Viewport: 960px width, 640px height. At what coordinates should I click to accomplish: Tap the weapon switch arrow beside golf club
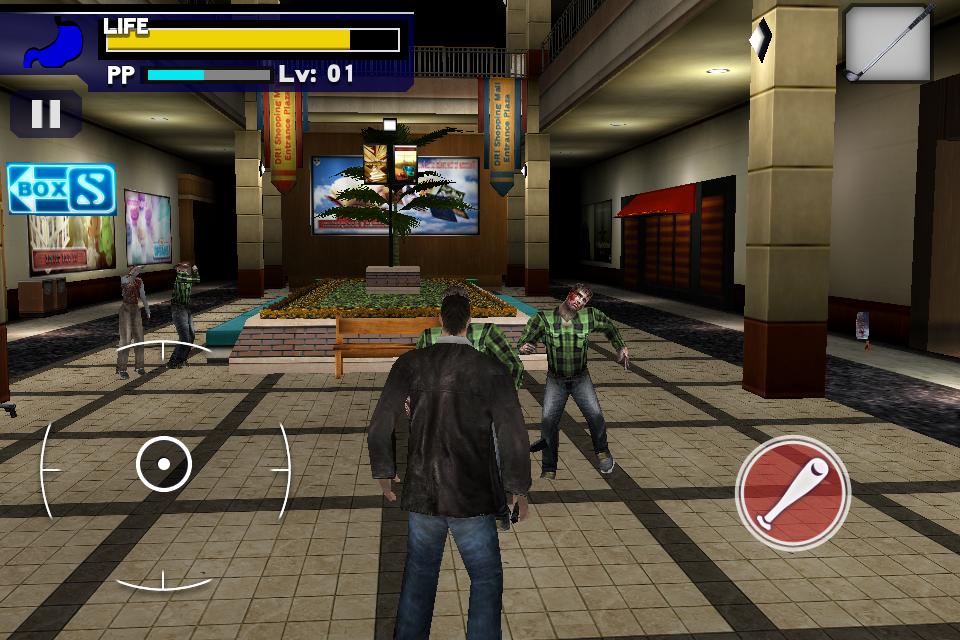tap(762, 40)
